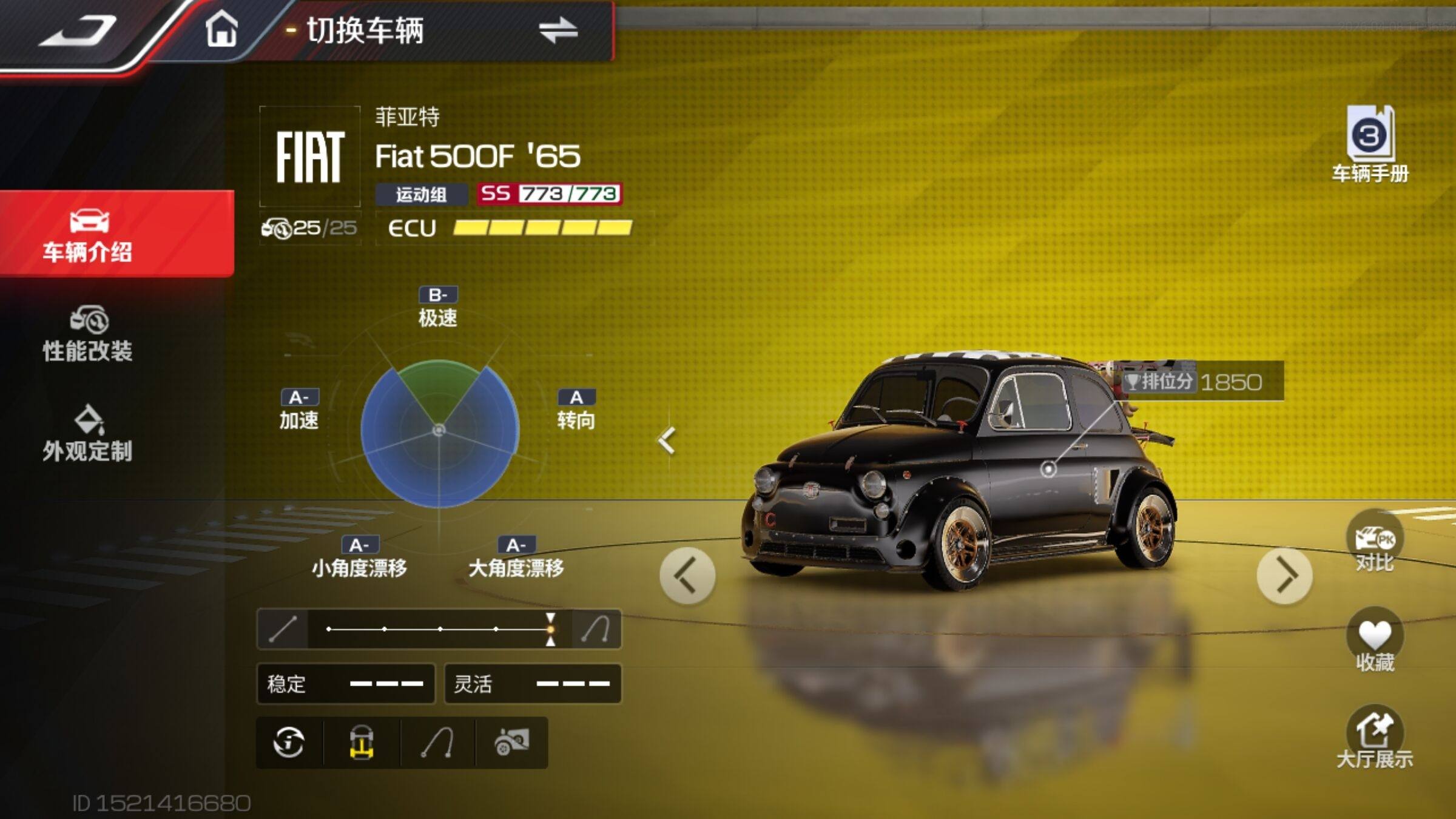Select the yellow chassis icon
Screen dimensions: 1456x819
pos(362,743)
